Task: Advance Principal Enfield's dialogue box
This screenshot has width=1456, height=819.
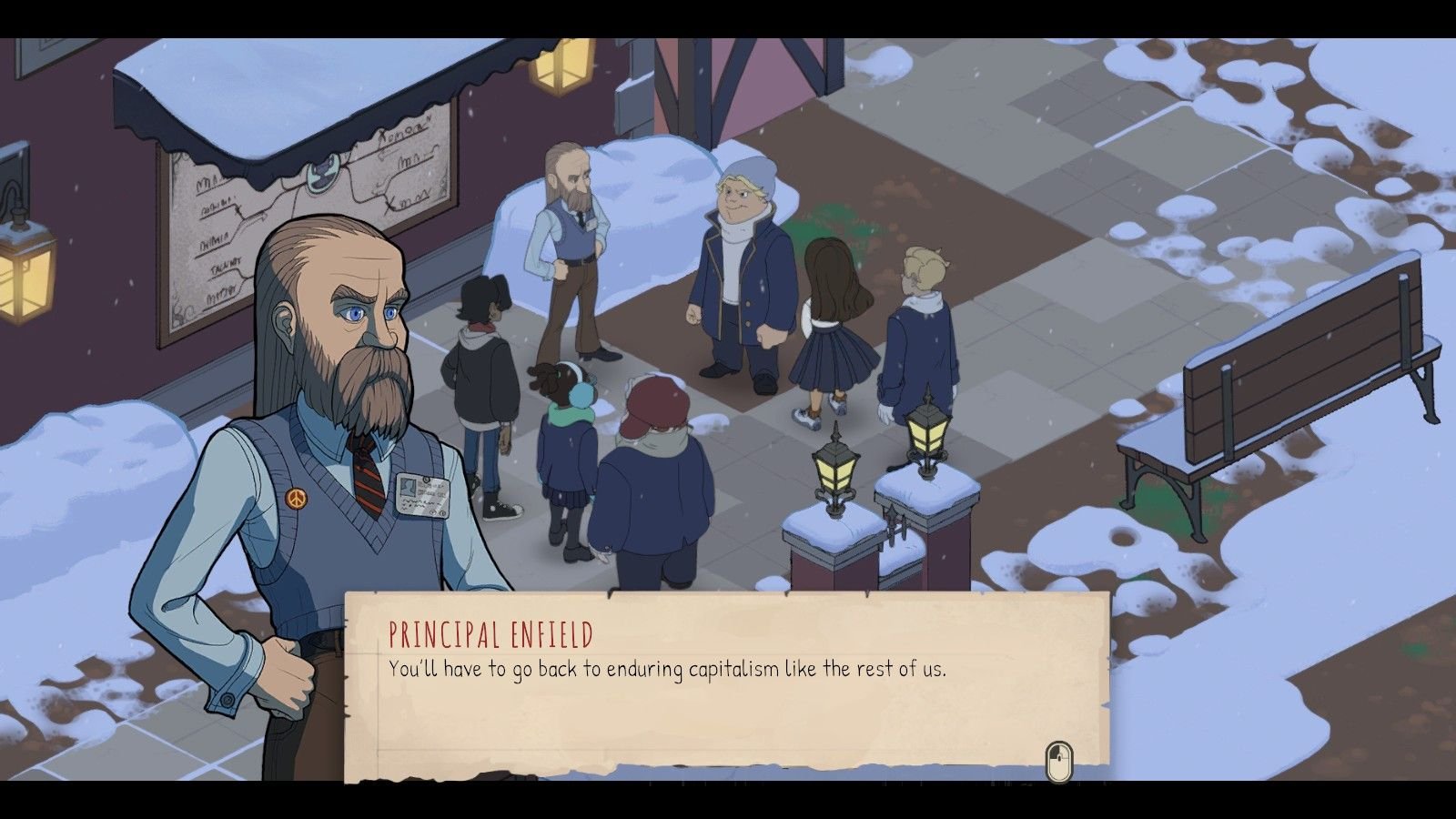Action: [726, 684]
